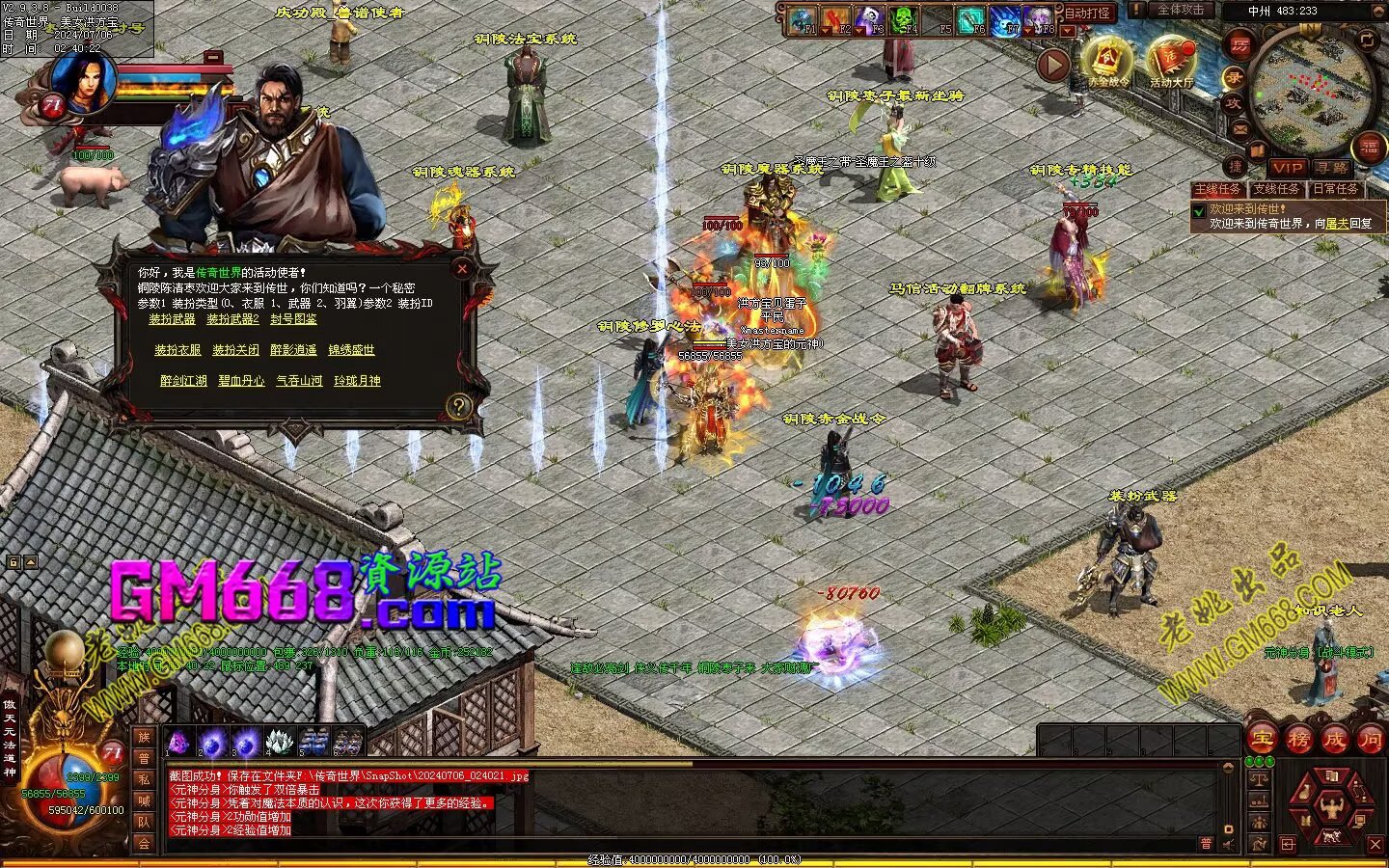Open the dialogue help question mark
The width and height of the screenshot is (1389, 868).
click(458, 406)
